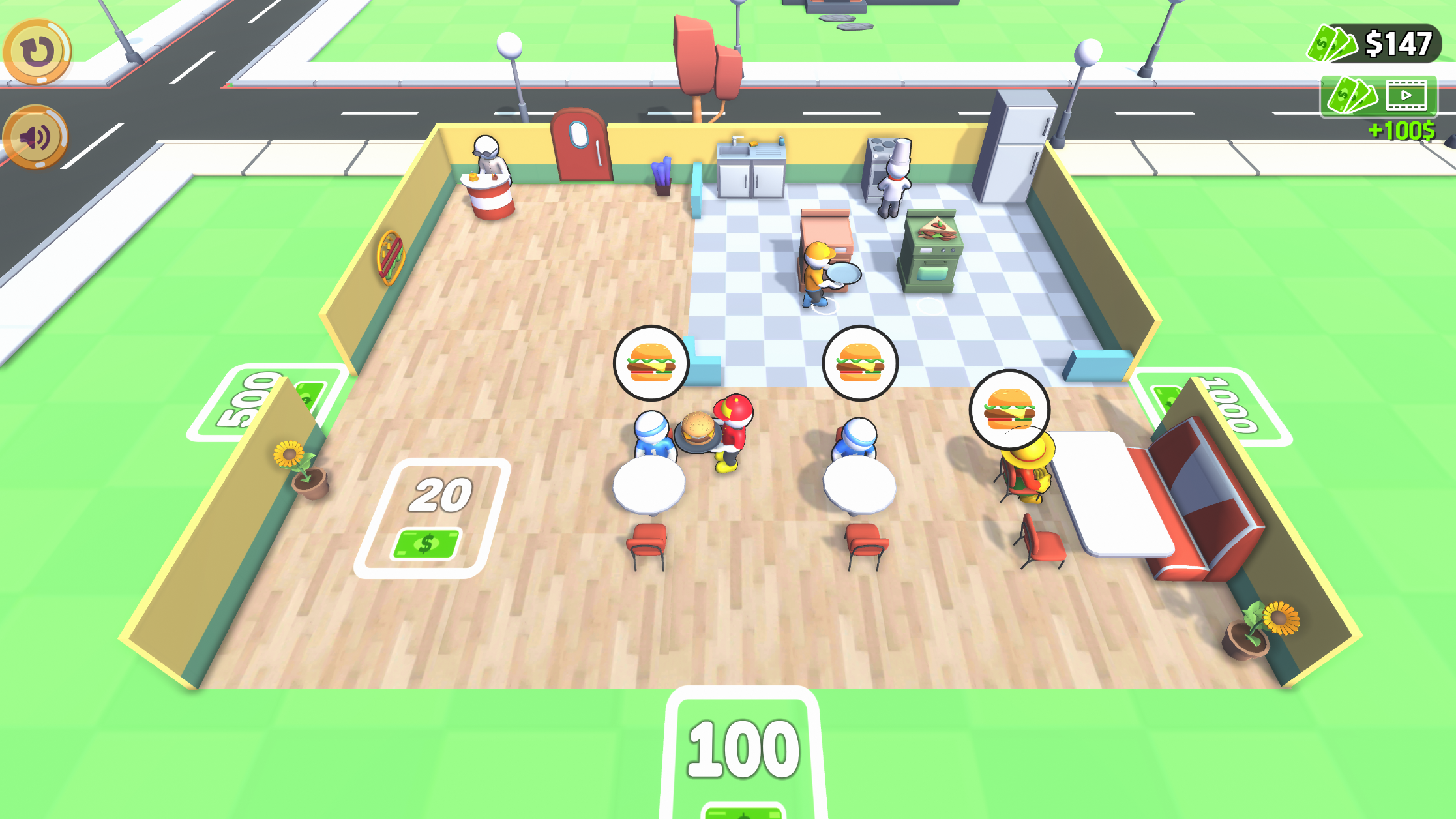Screen dimensions: 1456x819
Task: Tap the green dollar bill on the 20 tile
Action: coord(428,543)
